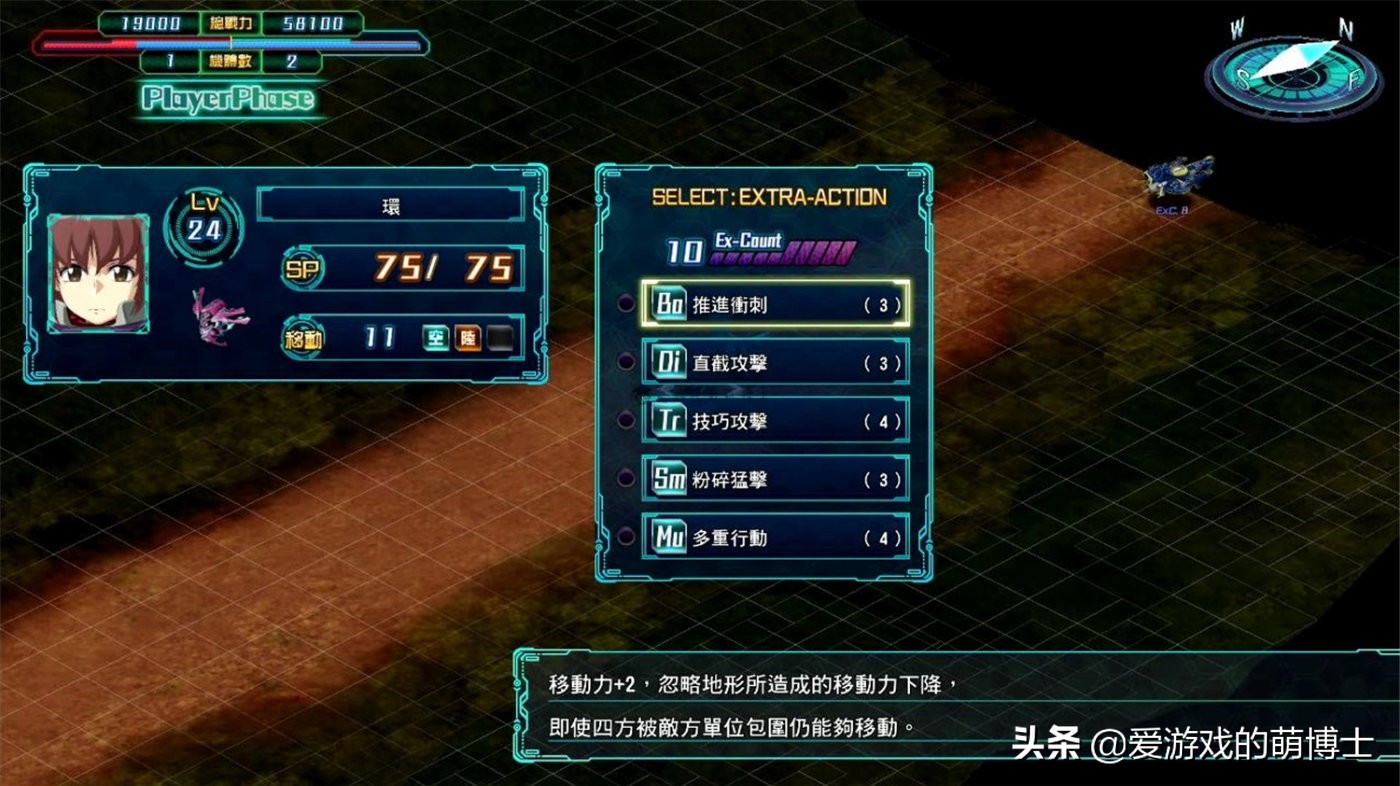Viewport: 1400px width, 786px height.
Task: Choose the 多重行動 extra action
Action: 775,538
